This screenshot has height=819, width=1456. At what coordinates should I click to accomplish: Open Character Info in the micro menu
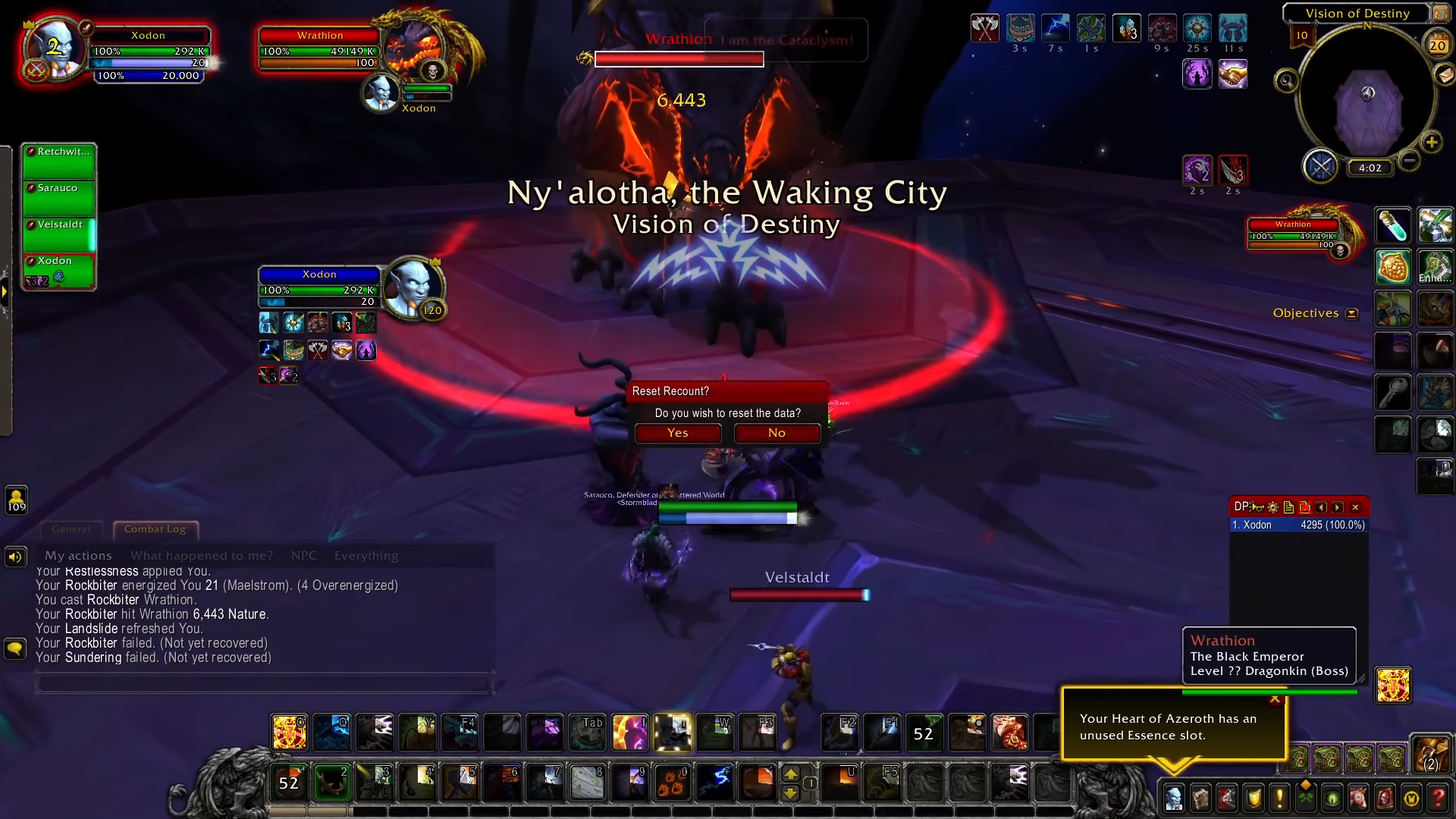[1174, 796]
